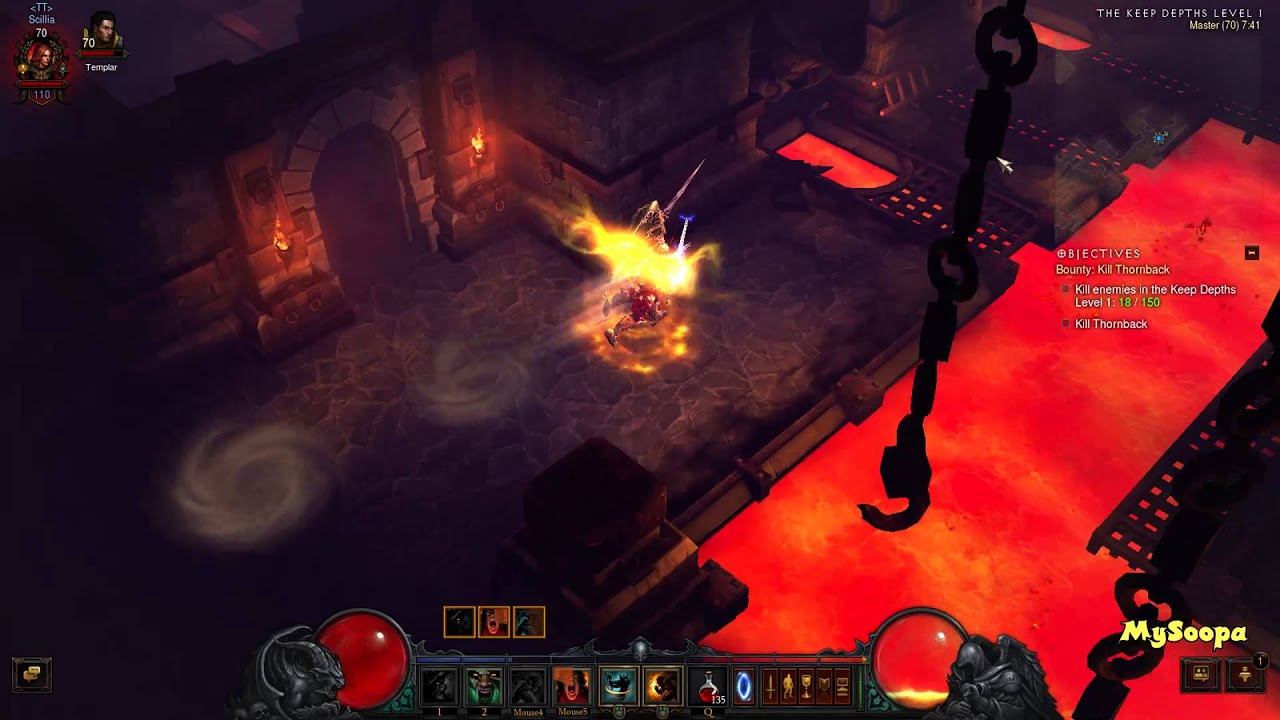Open the sword skills menu button

770,687
